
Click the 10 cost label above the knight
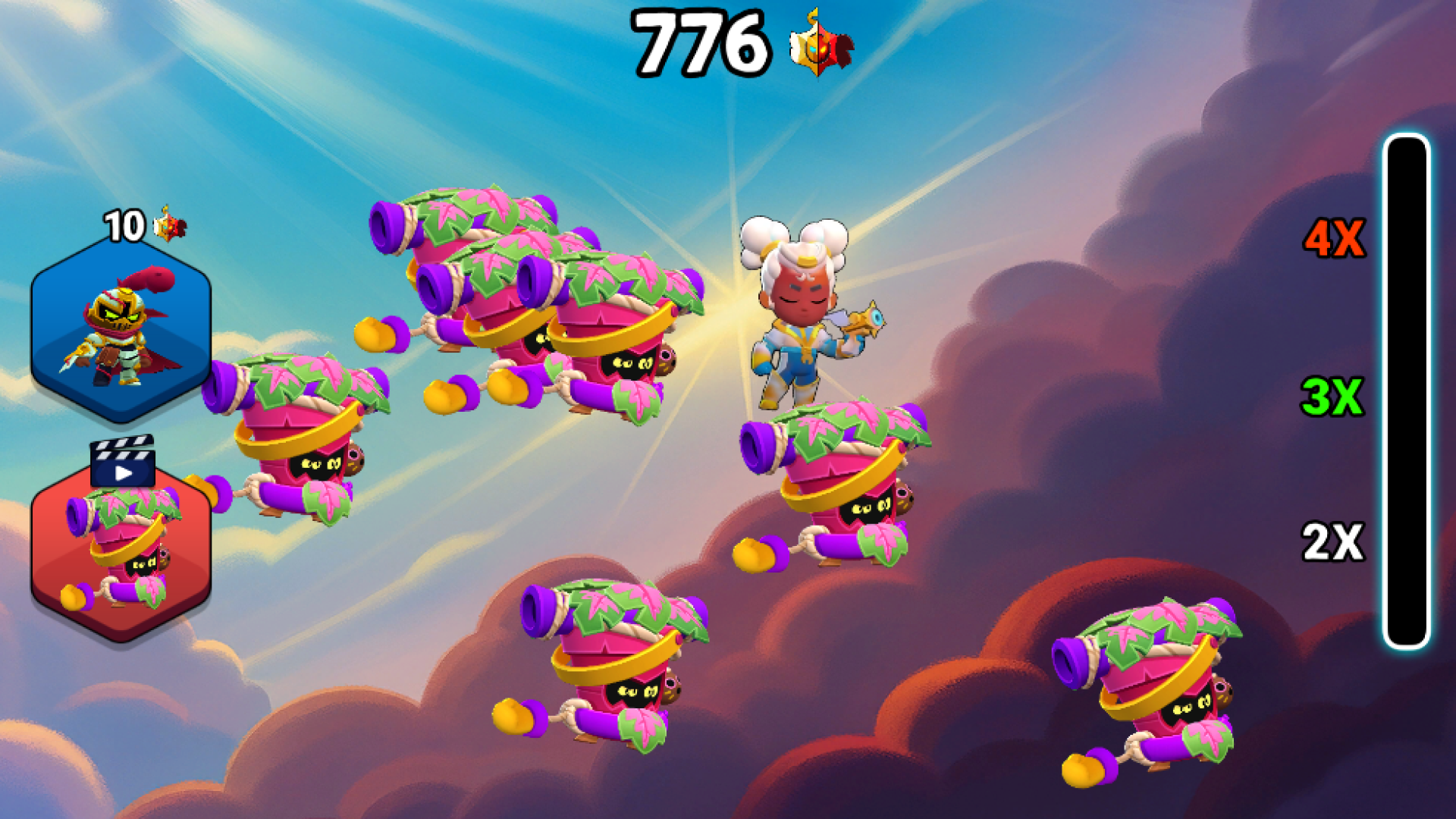(x=125, y=225)
